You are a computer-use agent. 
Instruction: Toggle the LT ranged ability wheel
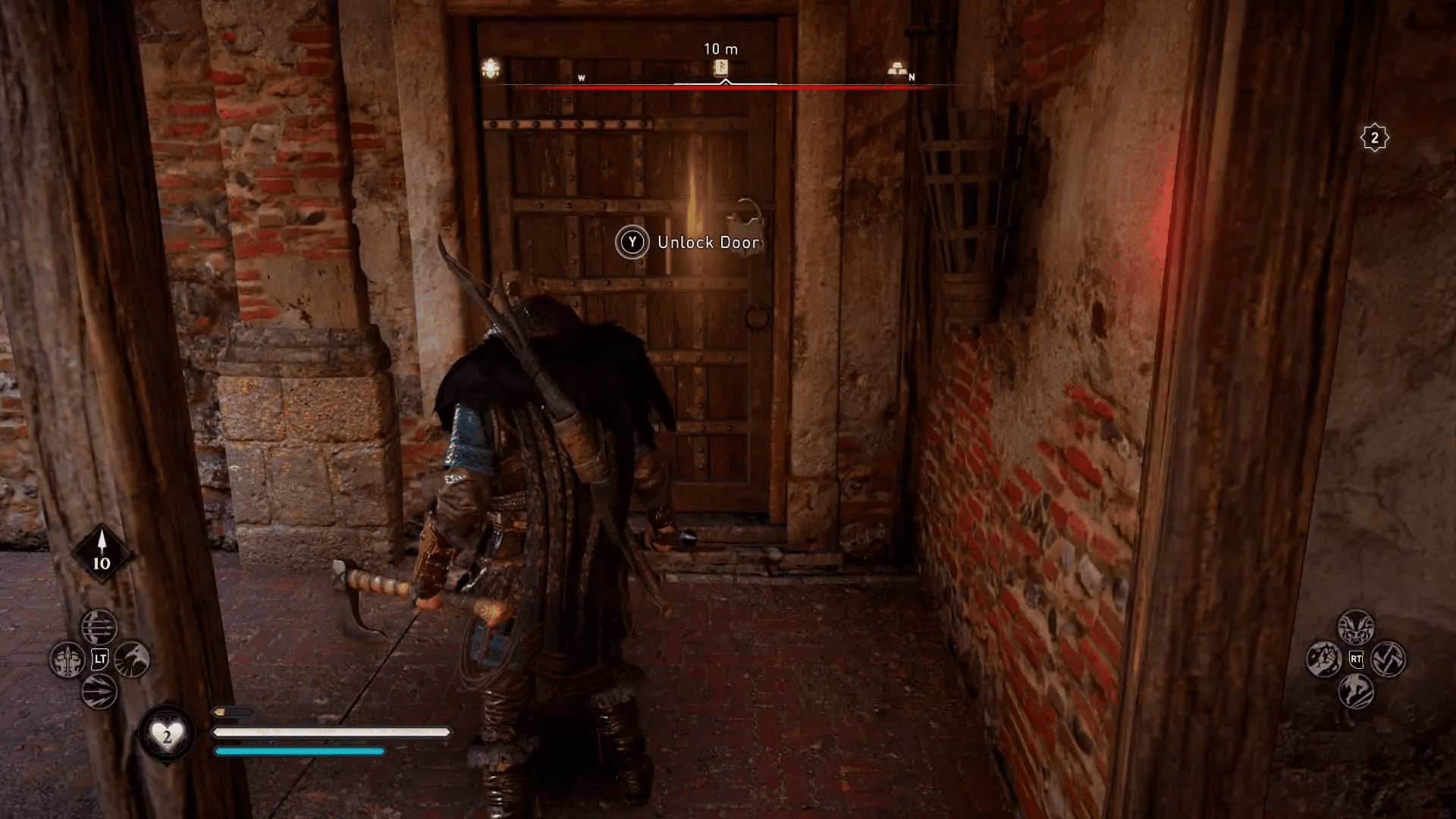[100, 658]
